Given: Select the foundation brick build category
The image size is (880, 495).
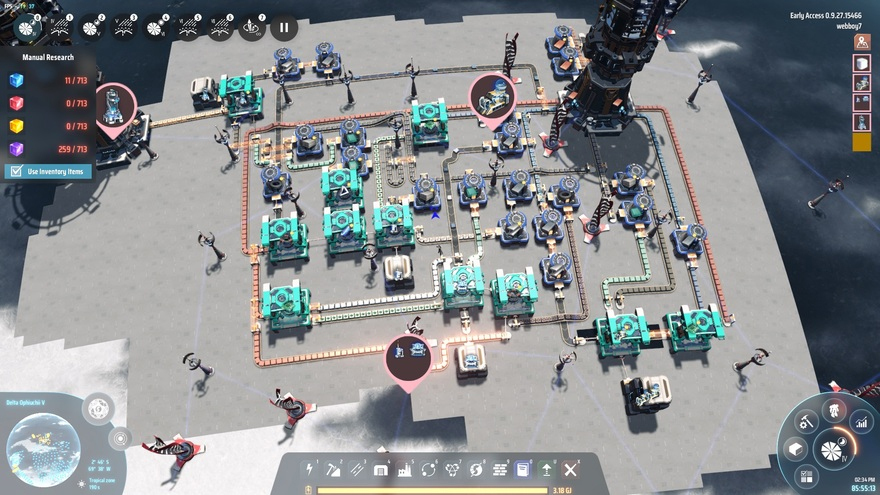Looking at the screenshot, I should 500,469.
